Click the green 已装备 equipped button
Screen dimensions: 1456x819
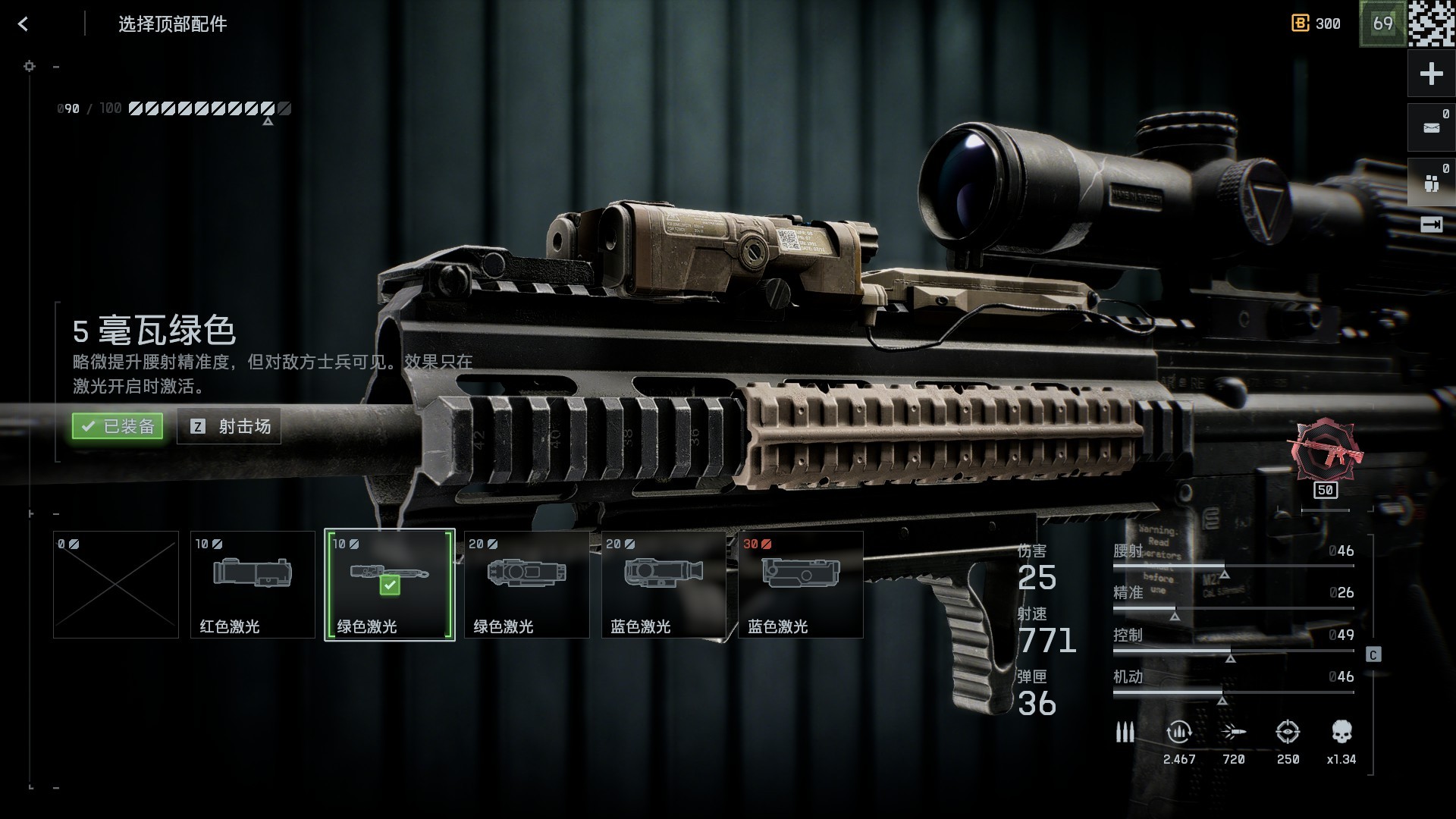(x=118, y=426)
